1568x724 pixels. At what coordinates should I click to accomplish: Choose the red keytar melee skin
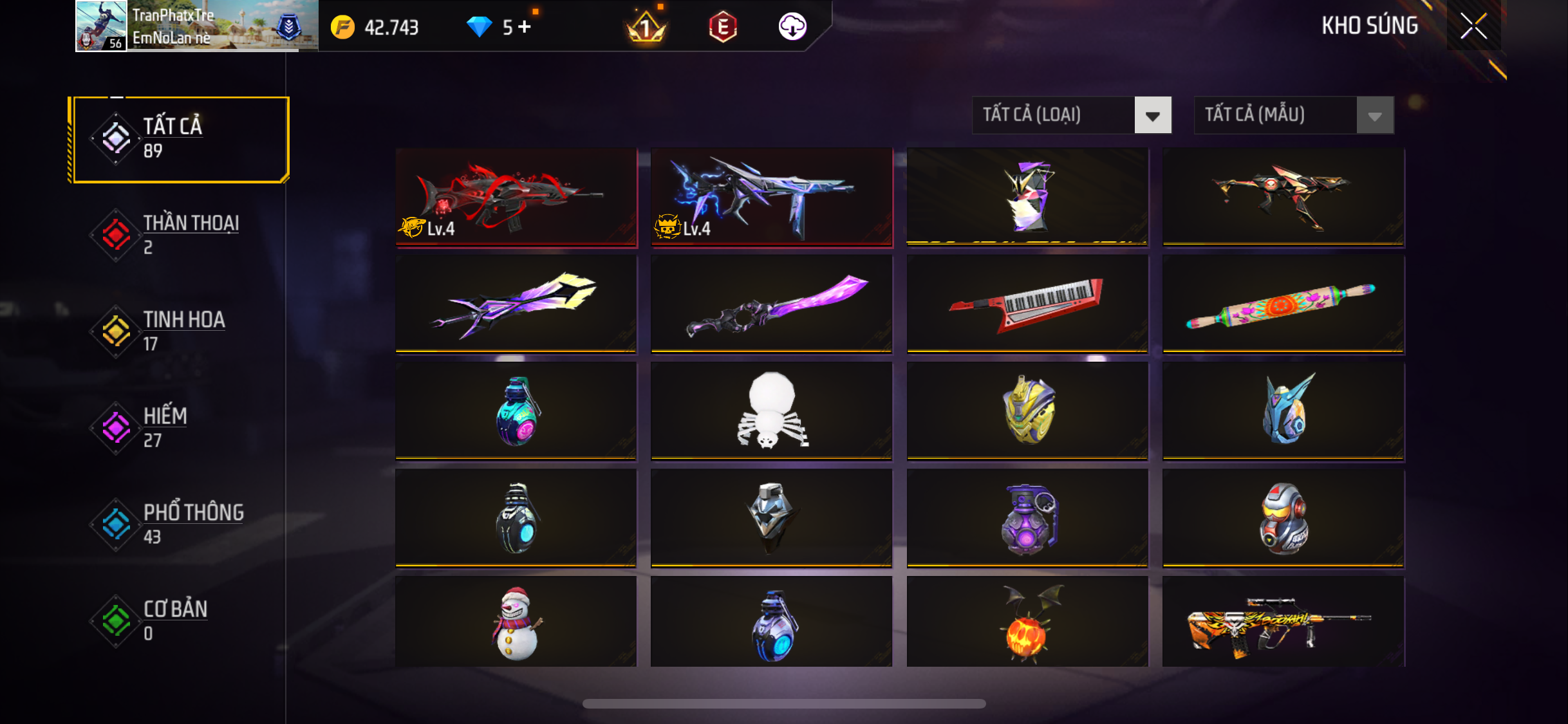(1027, 303)
